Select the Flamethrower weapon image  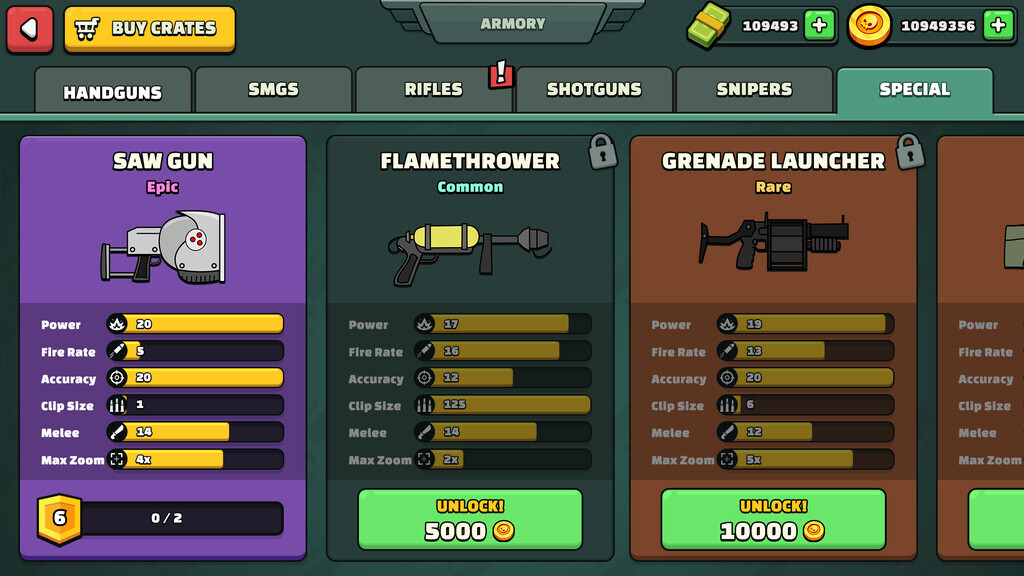[x=470, y=246]
